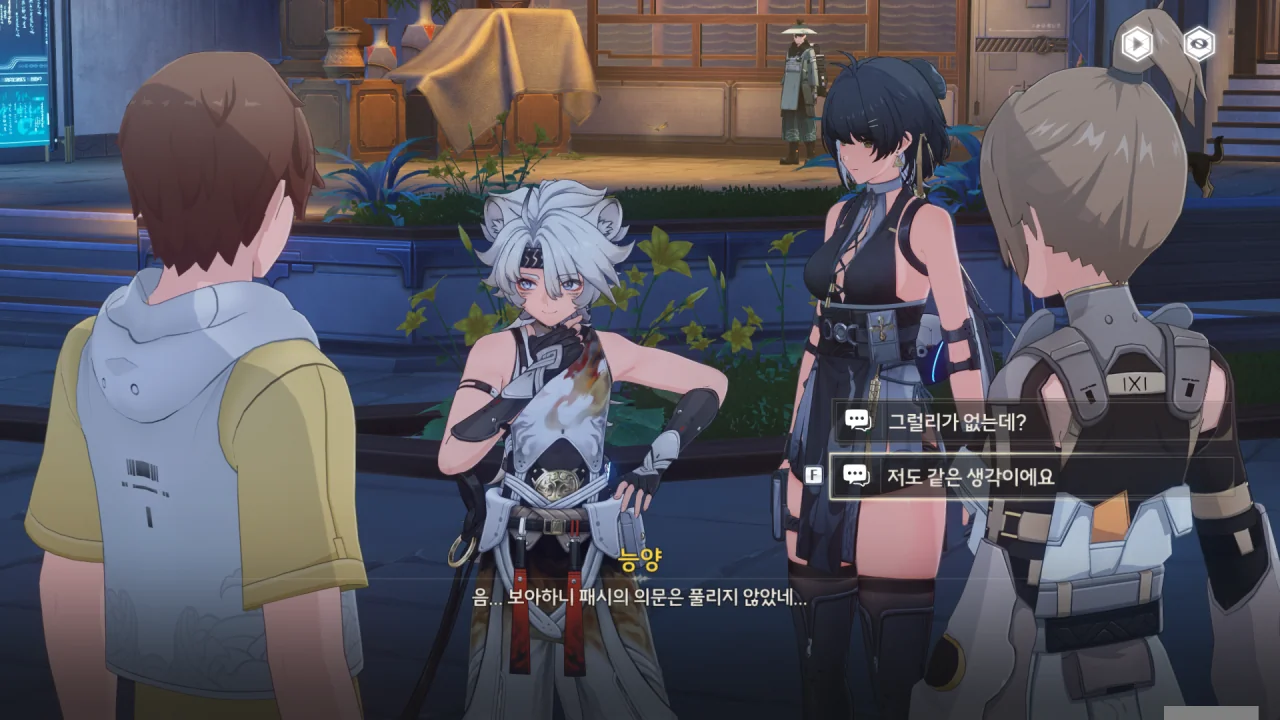Select the reply "저도 같은 생각이에요"

point(1030,477)
